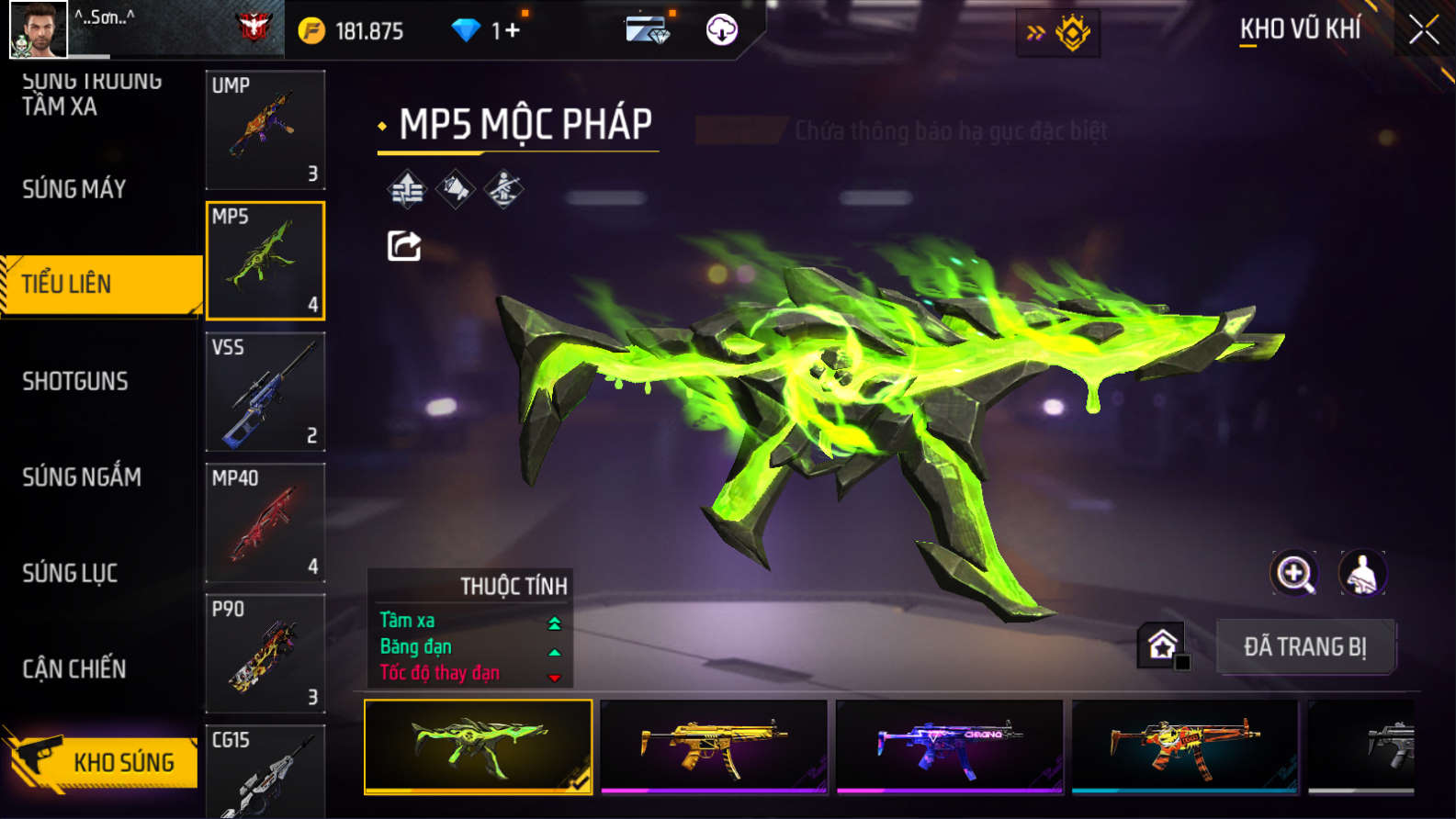Close the weapon armory screen
The height and width of the screenshot is (819, 1456).
coord(1423,30)
